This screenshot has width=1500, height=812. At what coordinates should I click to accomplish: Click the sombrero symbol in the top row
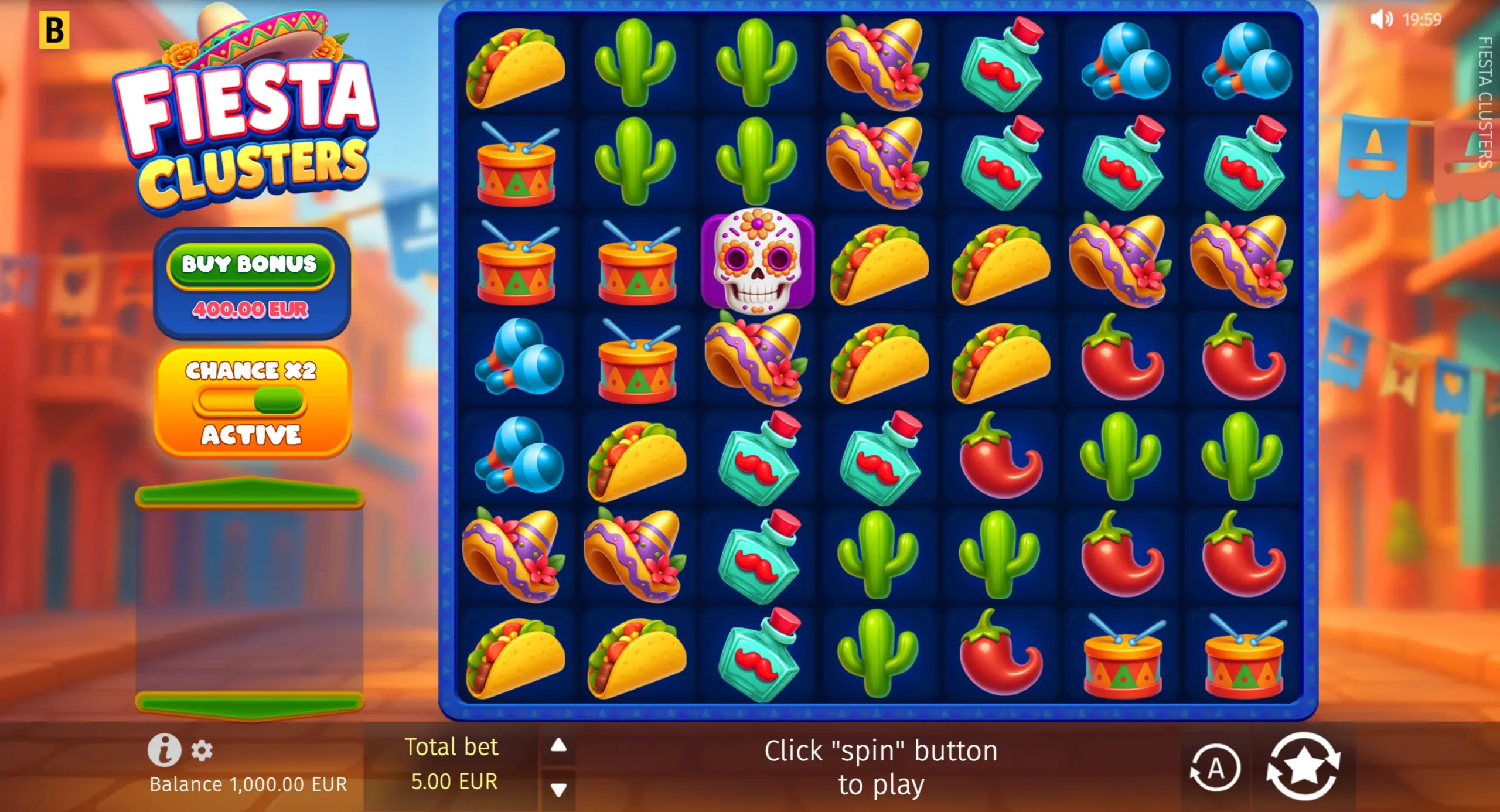pyautogui.click(x=875, y=64)
